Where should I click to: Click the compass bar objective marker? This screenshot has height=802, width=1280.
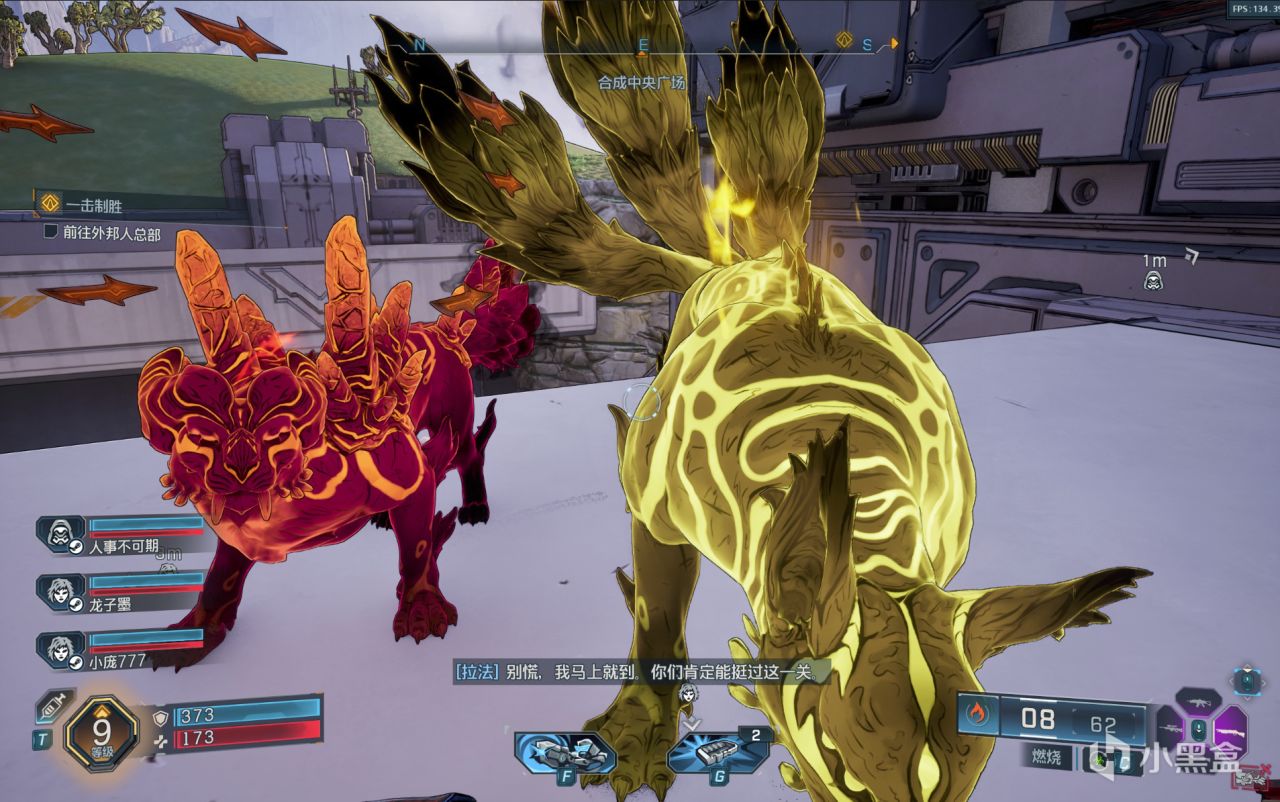[844, 42]
